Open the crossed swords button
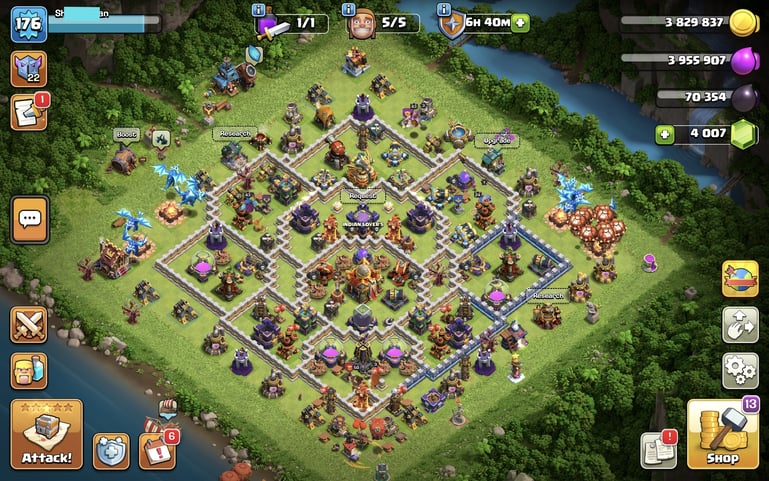Screen dimensions: 769x481 (x=30, y=325)
